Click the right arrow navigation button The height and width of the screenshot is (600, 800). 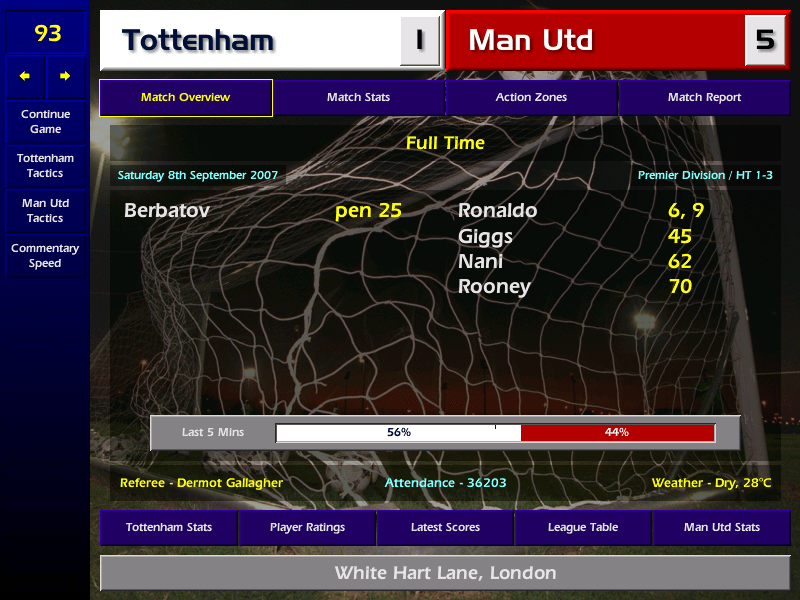tap(66, 76)
